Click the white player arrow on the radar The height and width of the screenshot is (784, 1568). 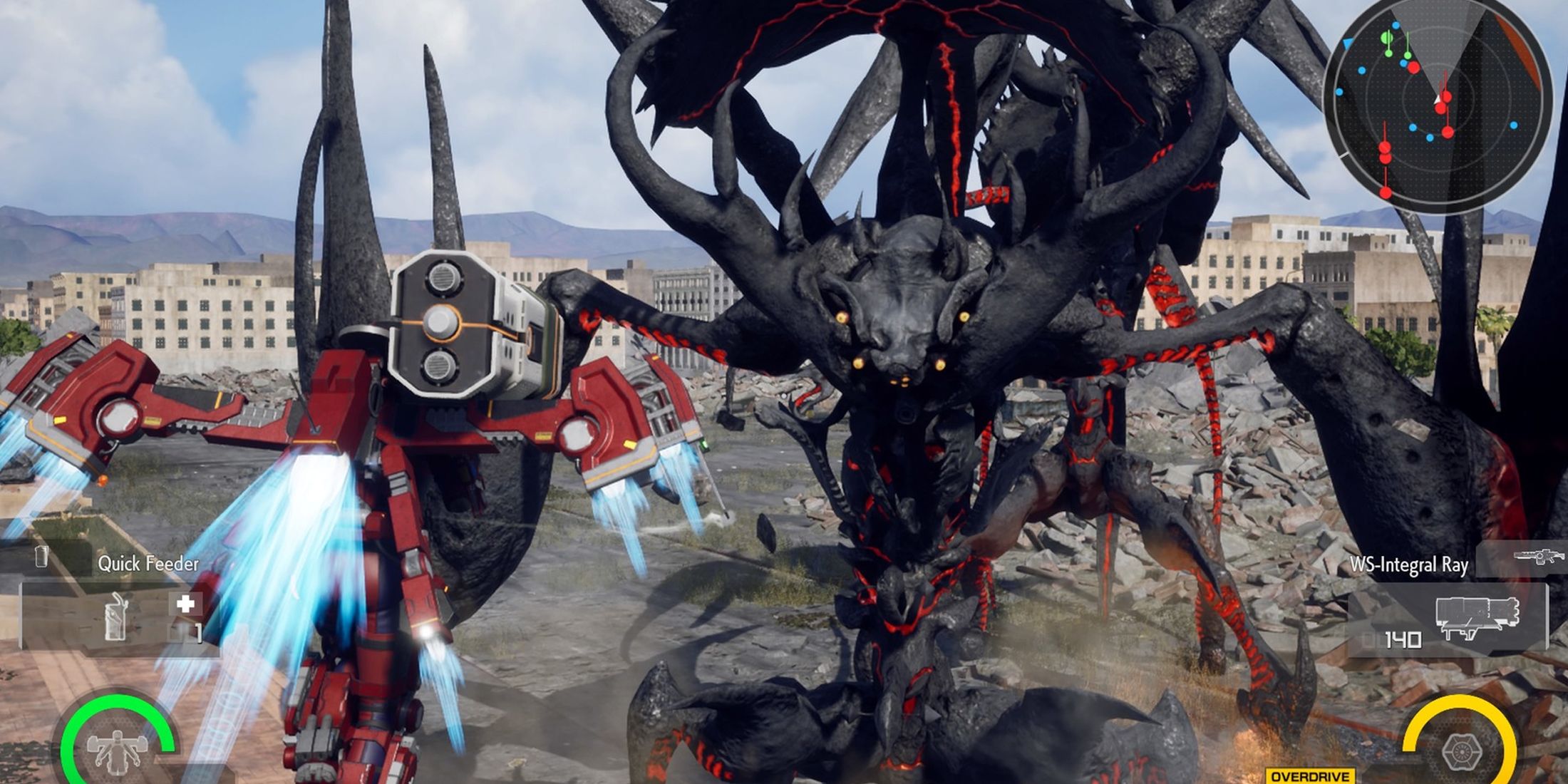1438,100
